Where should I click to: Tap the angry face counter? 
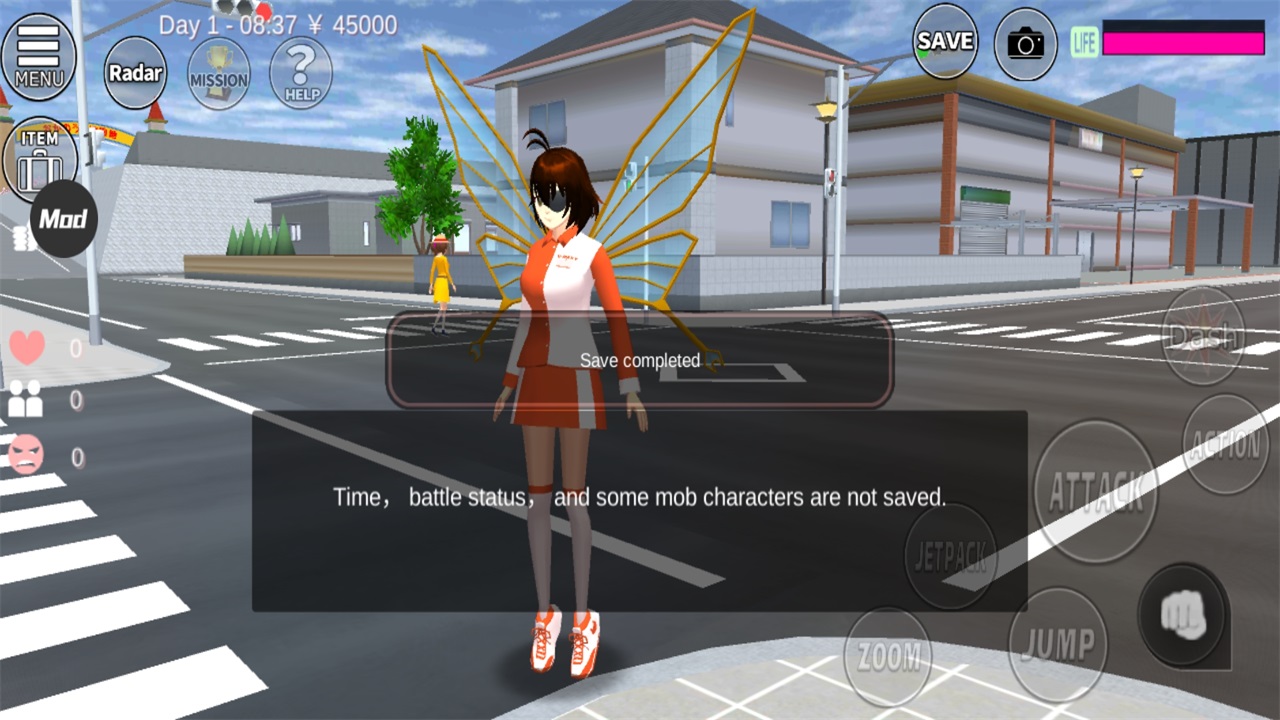[x=27, y=455]
